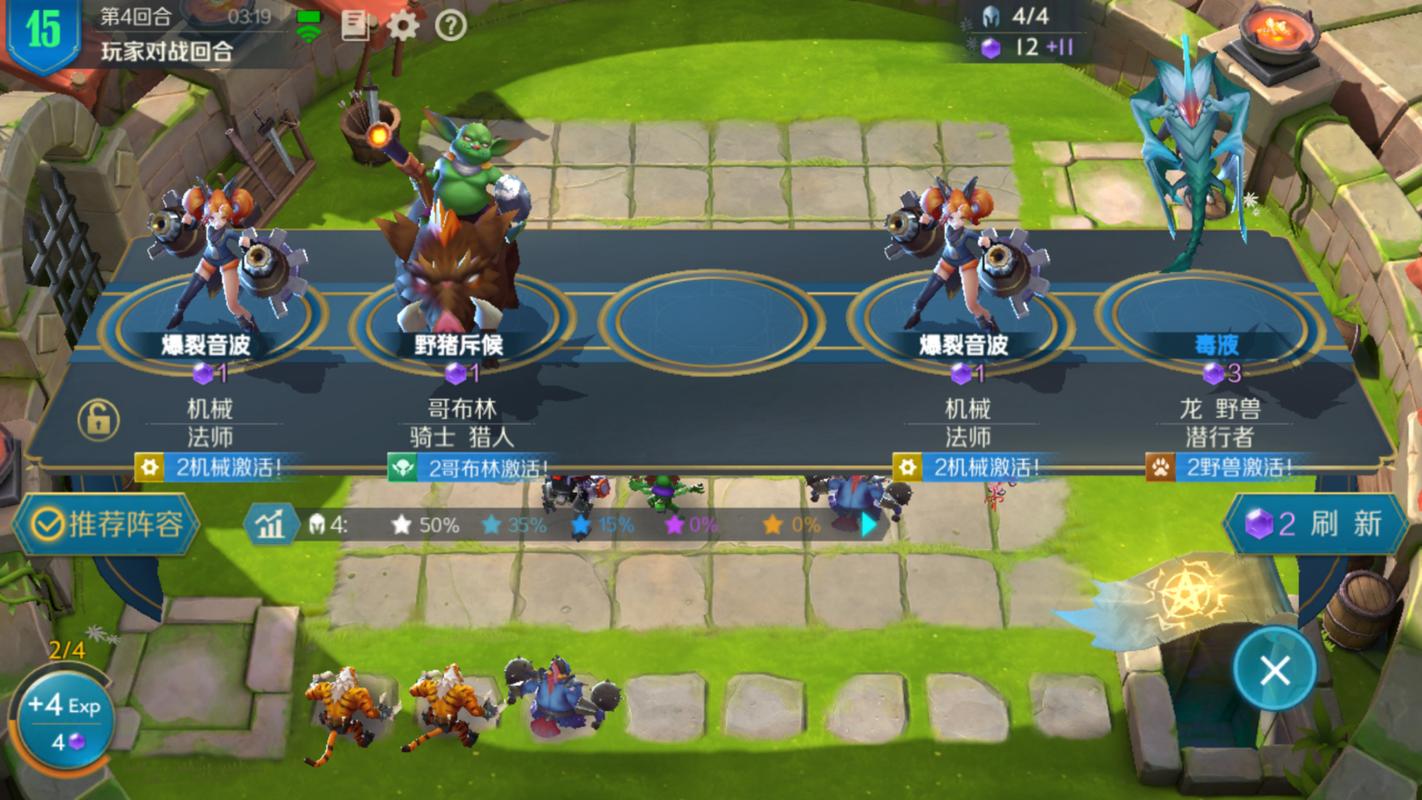
Task: Open the help question mark icon
Action: (x=451, y=26)
